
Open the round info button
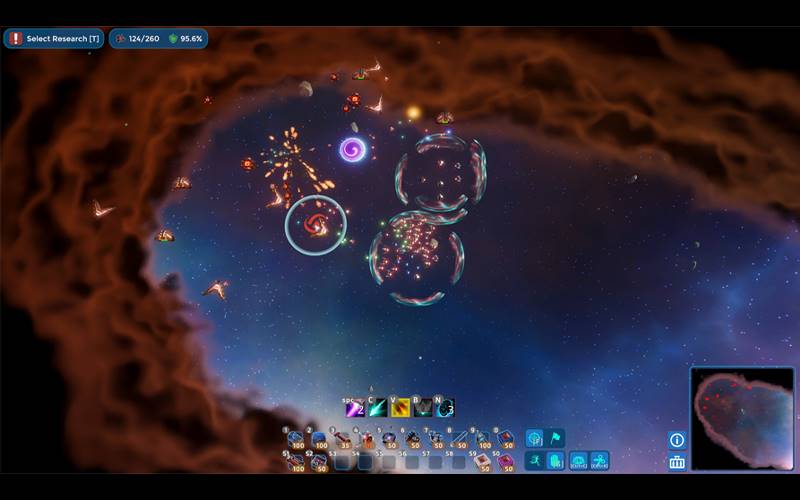click(x=677, y=440)
